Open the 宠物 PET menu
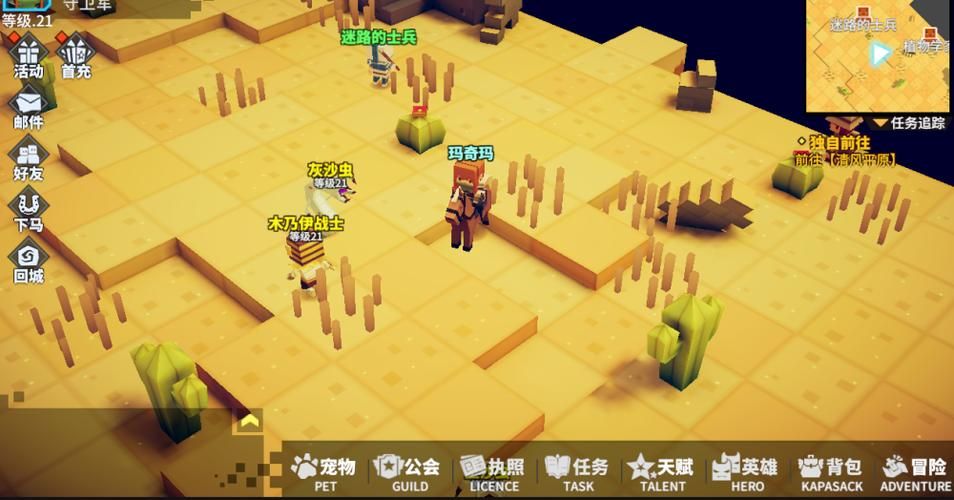This screenshot has width=954, height=500. click(x=324, y=471)
